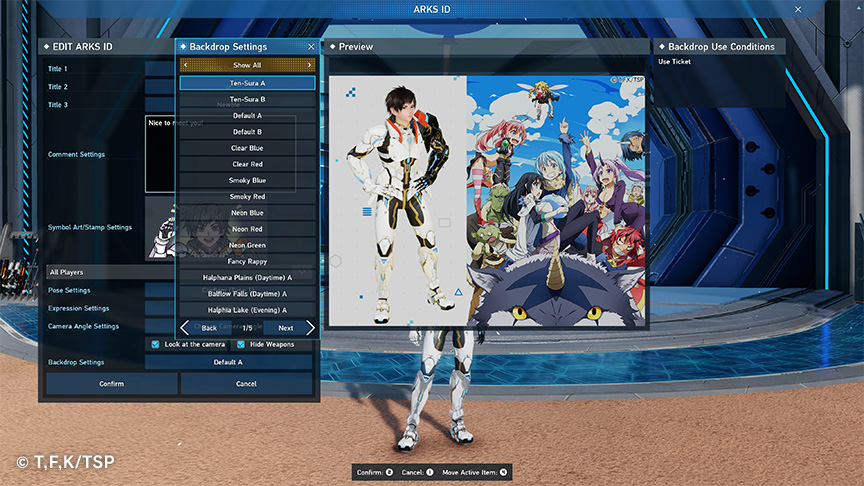Select the Fancy Rappy backdrop
The width and height of the screenshot is (864, 486).
pyautogui.click(x=247, y=261)
